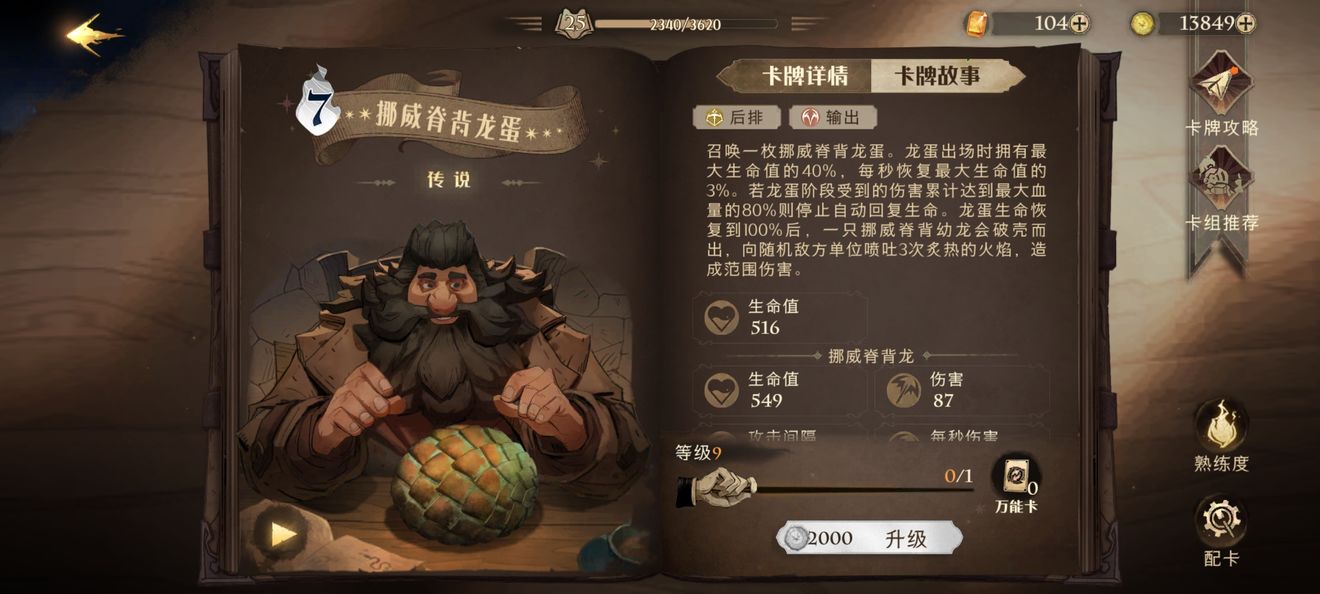Image resolution: width=1320 pixels, height=594 pixels.
Task: Tap the 升级 upgrade button
Action: click(870, 538)
